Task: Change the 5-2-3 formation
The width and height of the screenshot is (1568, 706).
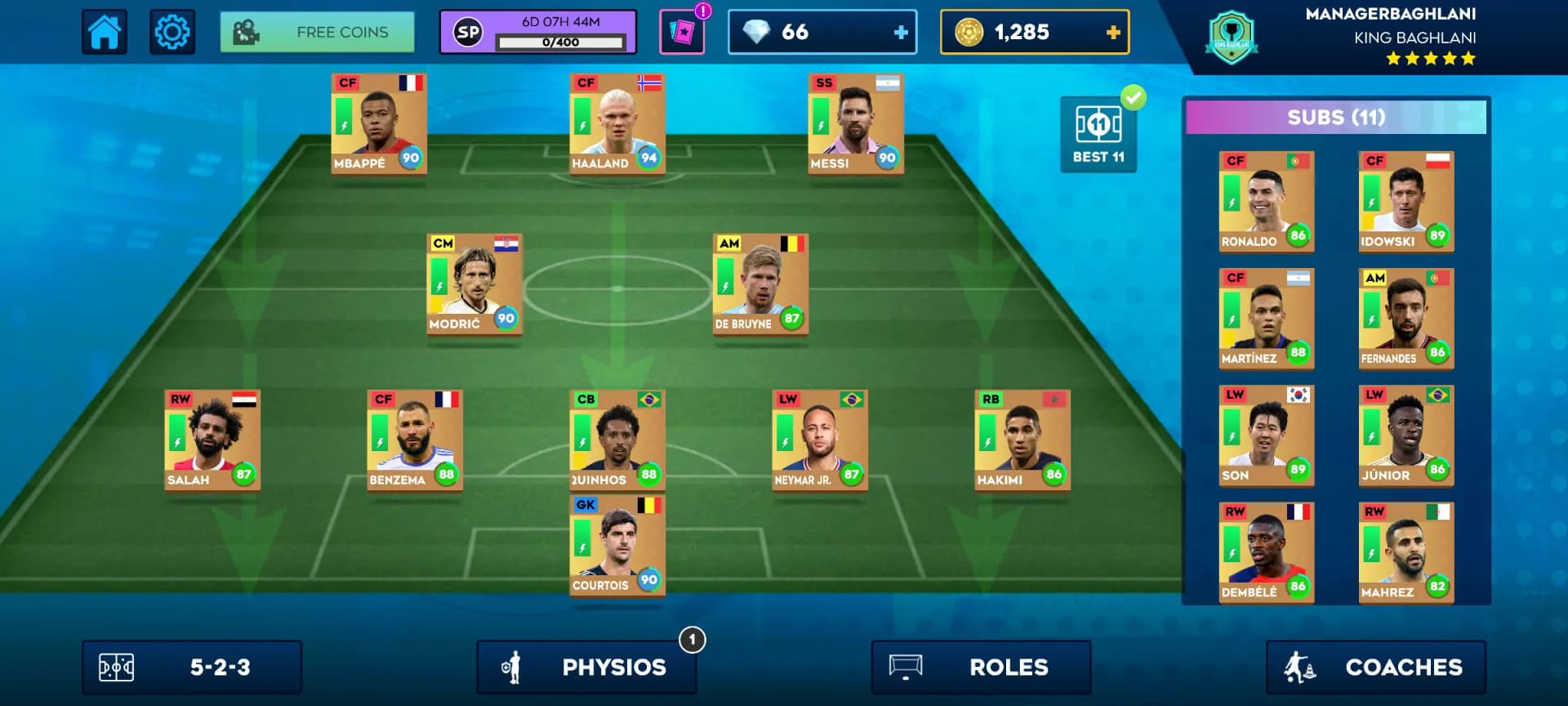Action: pos(192,668)
